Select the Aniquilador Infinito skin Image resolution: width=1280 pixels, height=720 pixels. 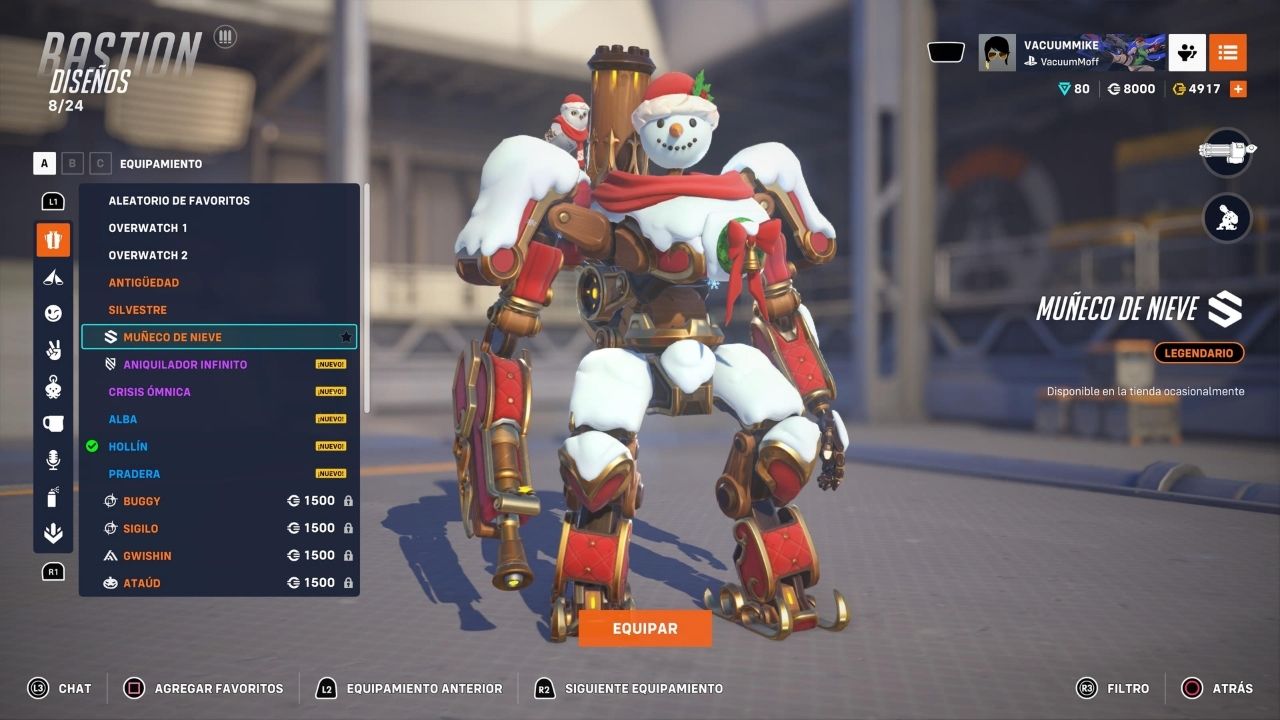(x=185, y=365)
